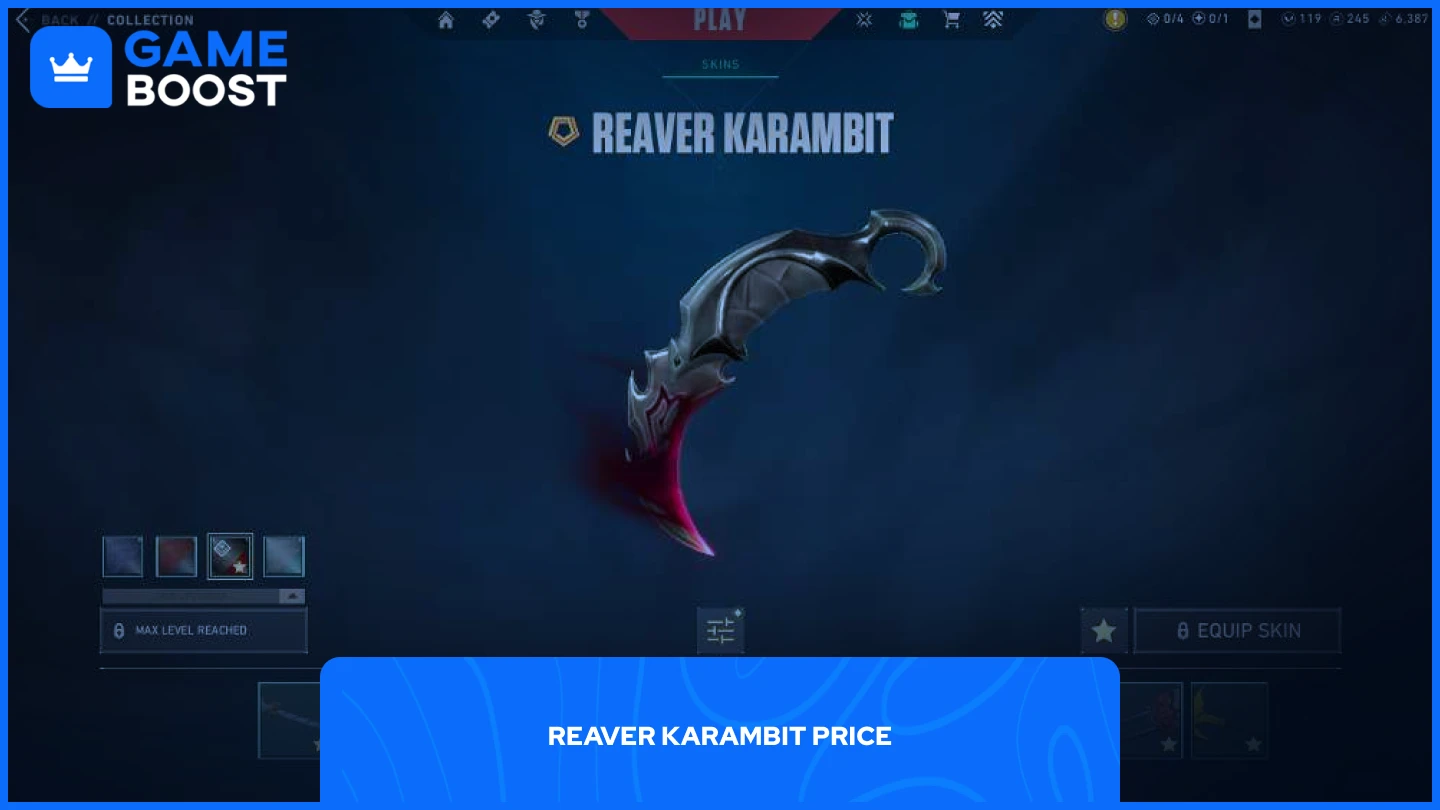
Task: Toggle the warning notification badge icon
Action: (1115, 18)
